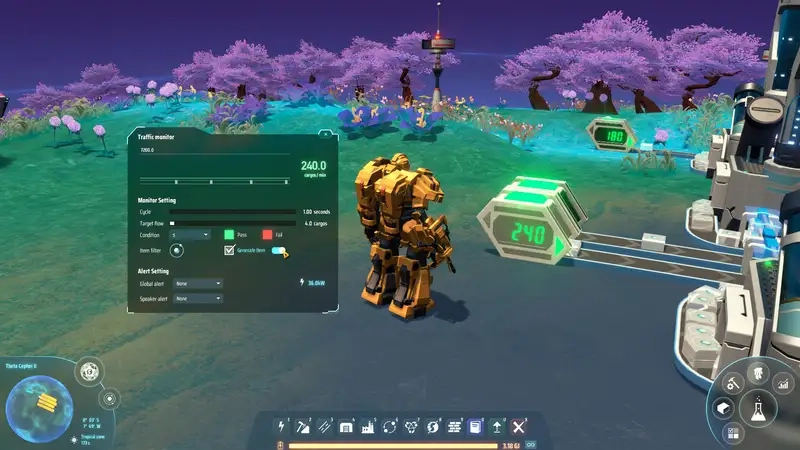Image resolution: width=800 pixels, height=450 pixels.
Task: Click the red Fail color swatch
Action: 267,234
